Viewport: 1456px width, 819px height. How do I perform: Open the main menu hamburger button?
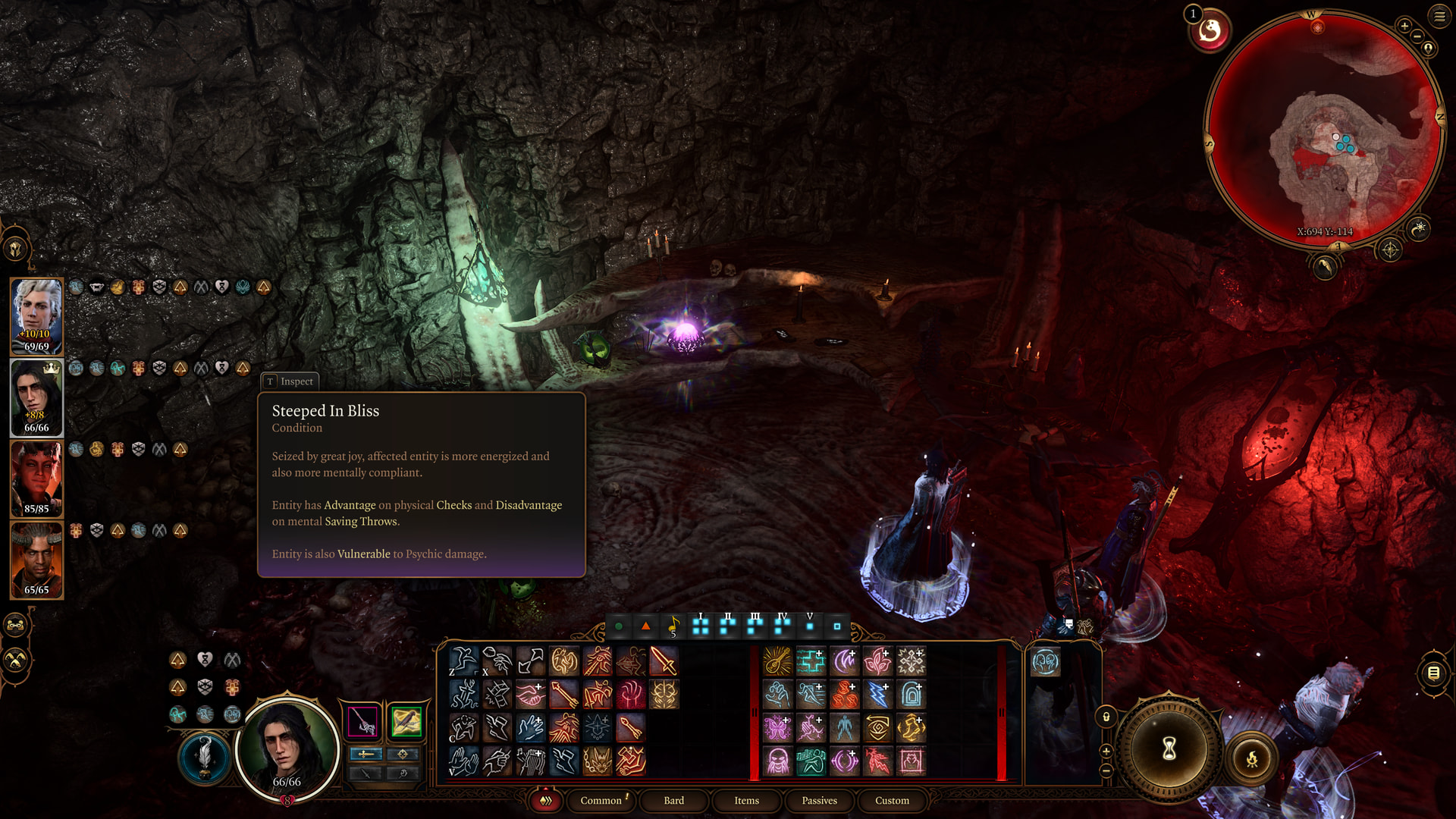click(x=1439, y=16)
